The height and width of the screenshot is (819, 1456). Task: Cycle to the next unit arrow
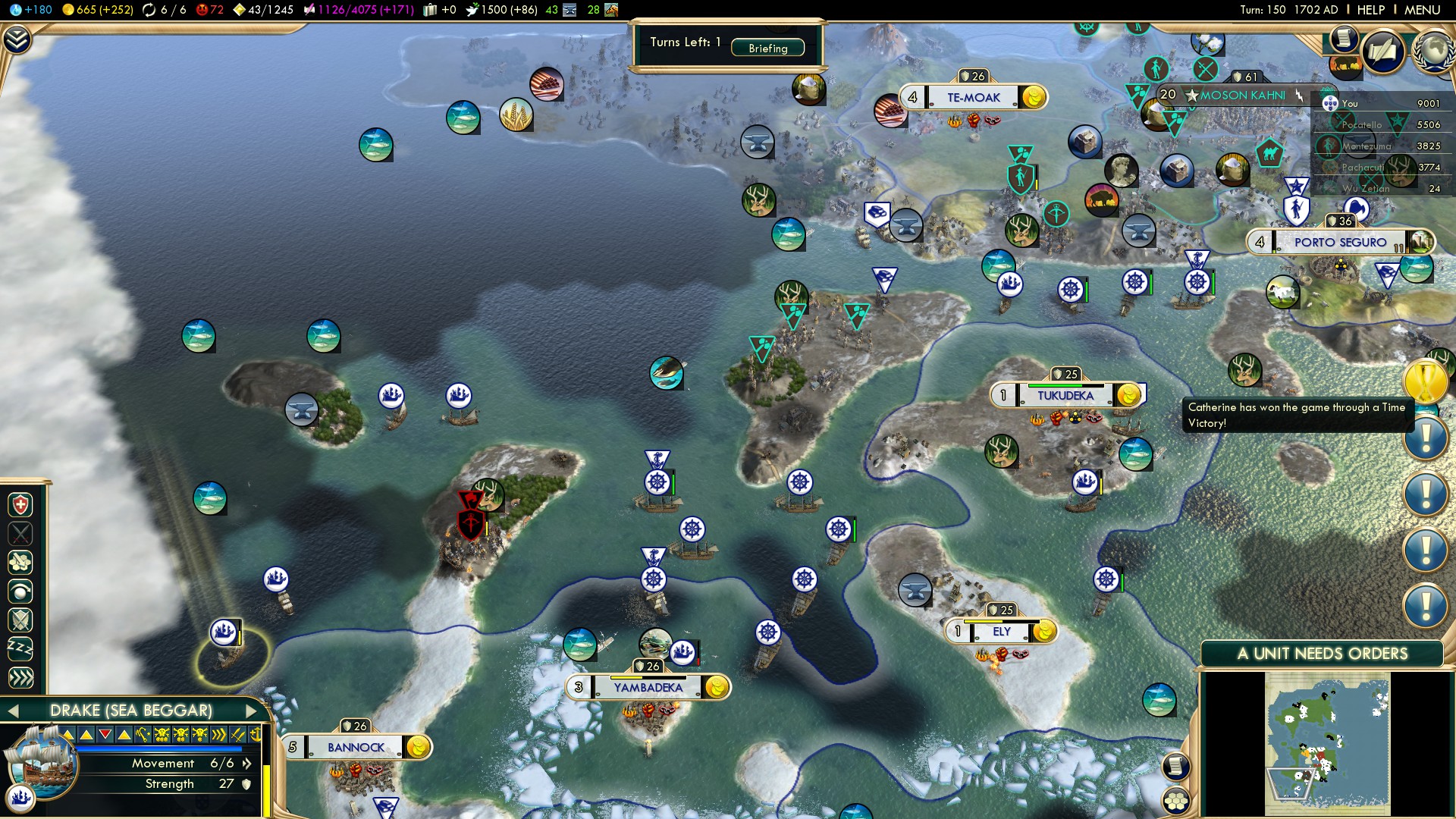coord(252,711)
